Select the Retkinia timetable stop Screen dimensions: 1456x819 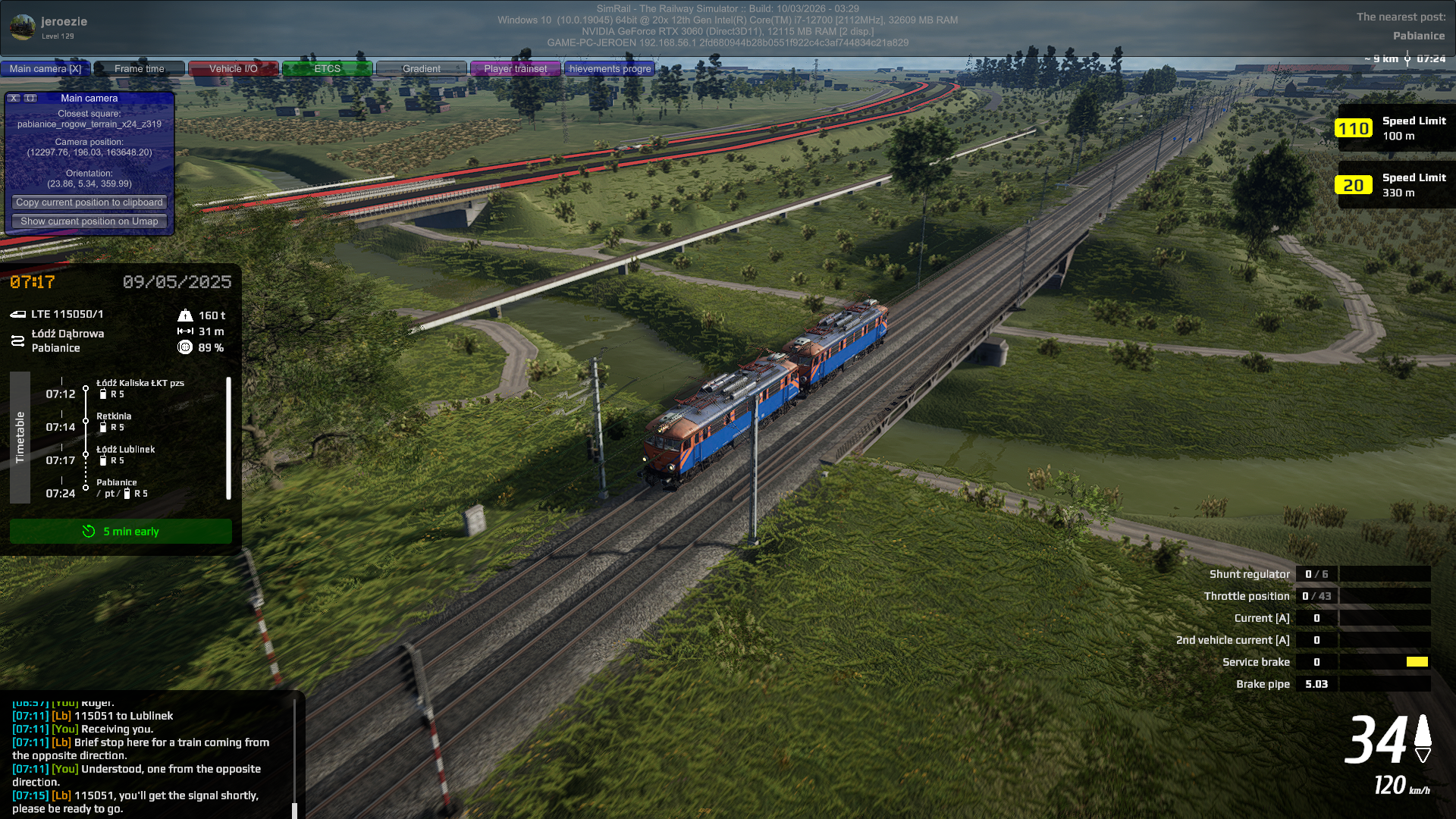(114, 416)
